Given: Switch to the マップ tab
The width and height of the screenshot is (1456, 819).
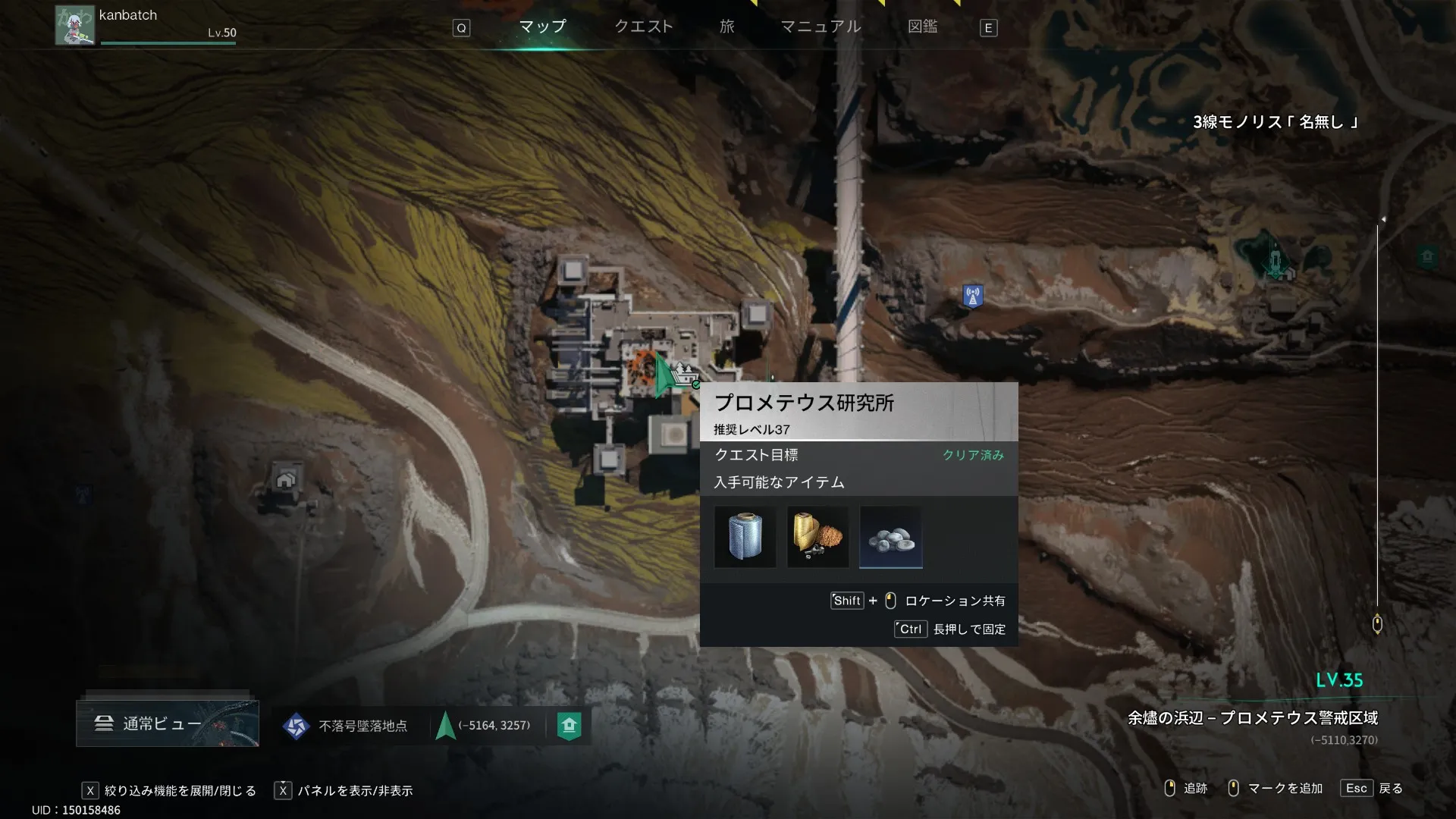Looking at the screenshot, I should (542, 27).
